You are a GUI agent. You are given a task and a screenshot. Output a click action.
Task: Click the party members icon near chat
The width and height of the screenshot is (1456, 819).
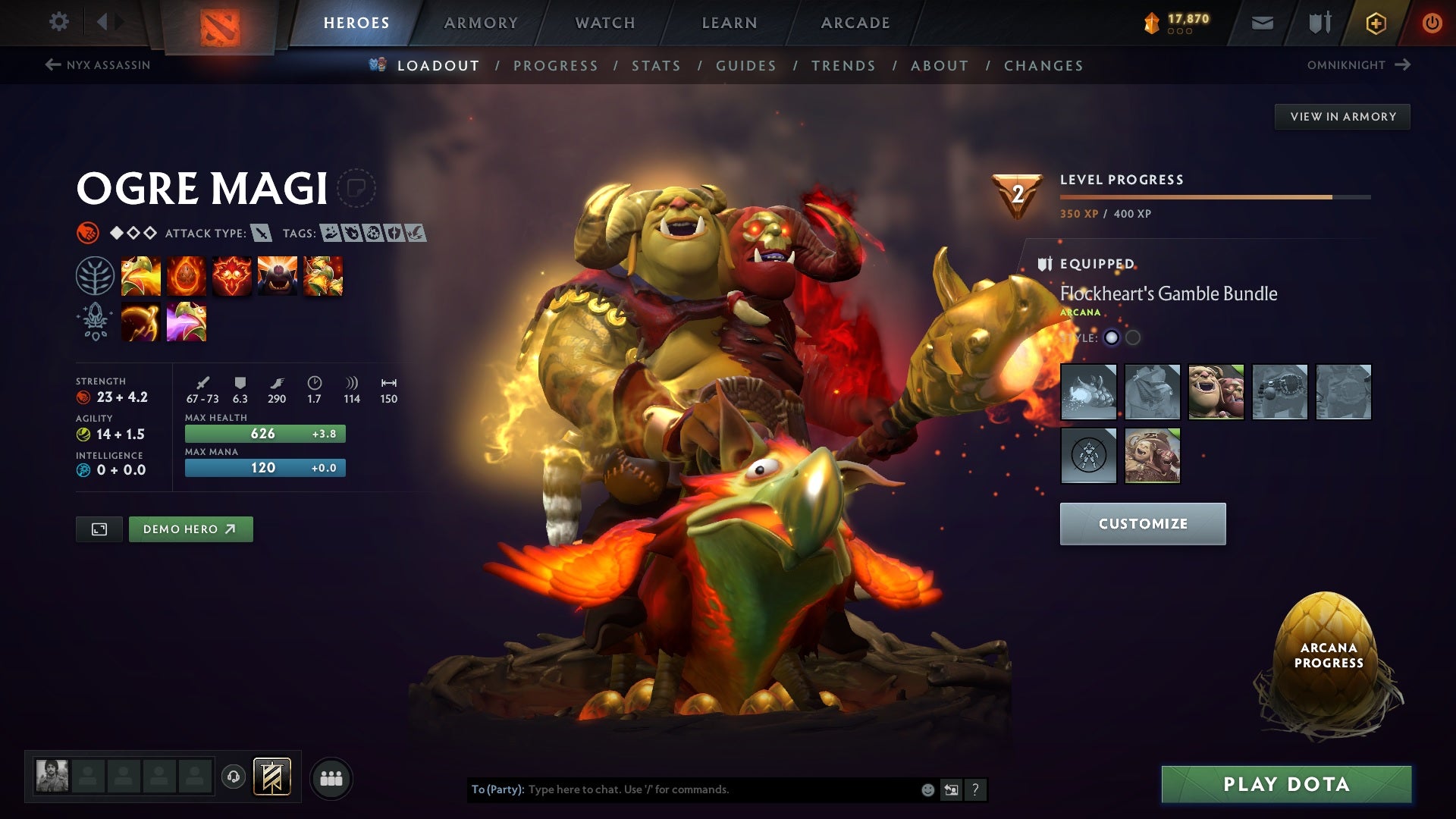pos(331,777)
